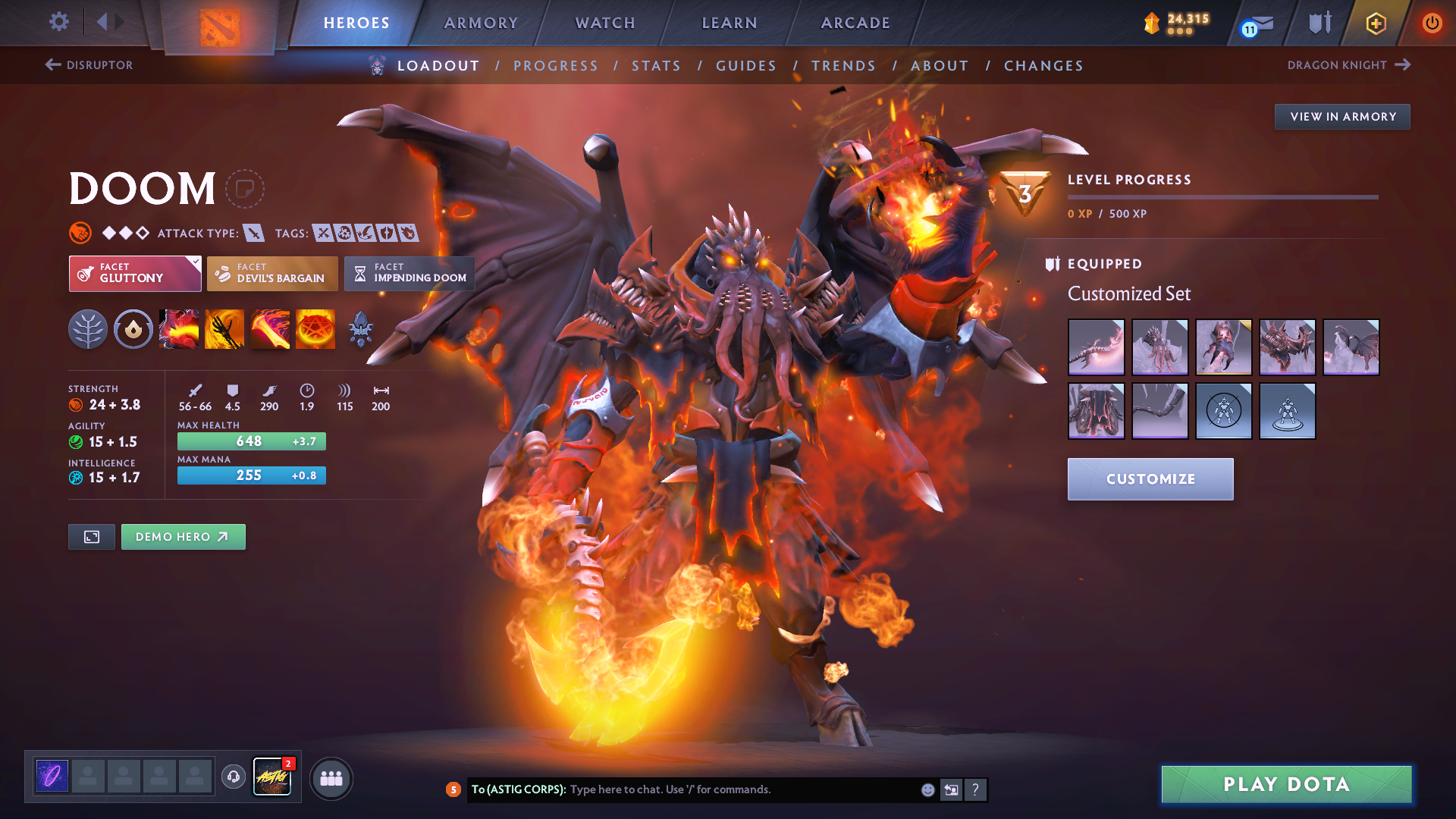Inspect the Doom ultimate pentagram ability icon
Screen dimensions: 1456x819
pos(315,329)
